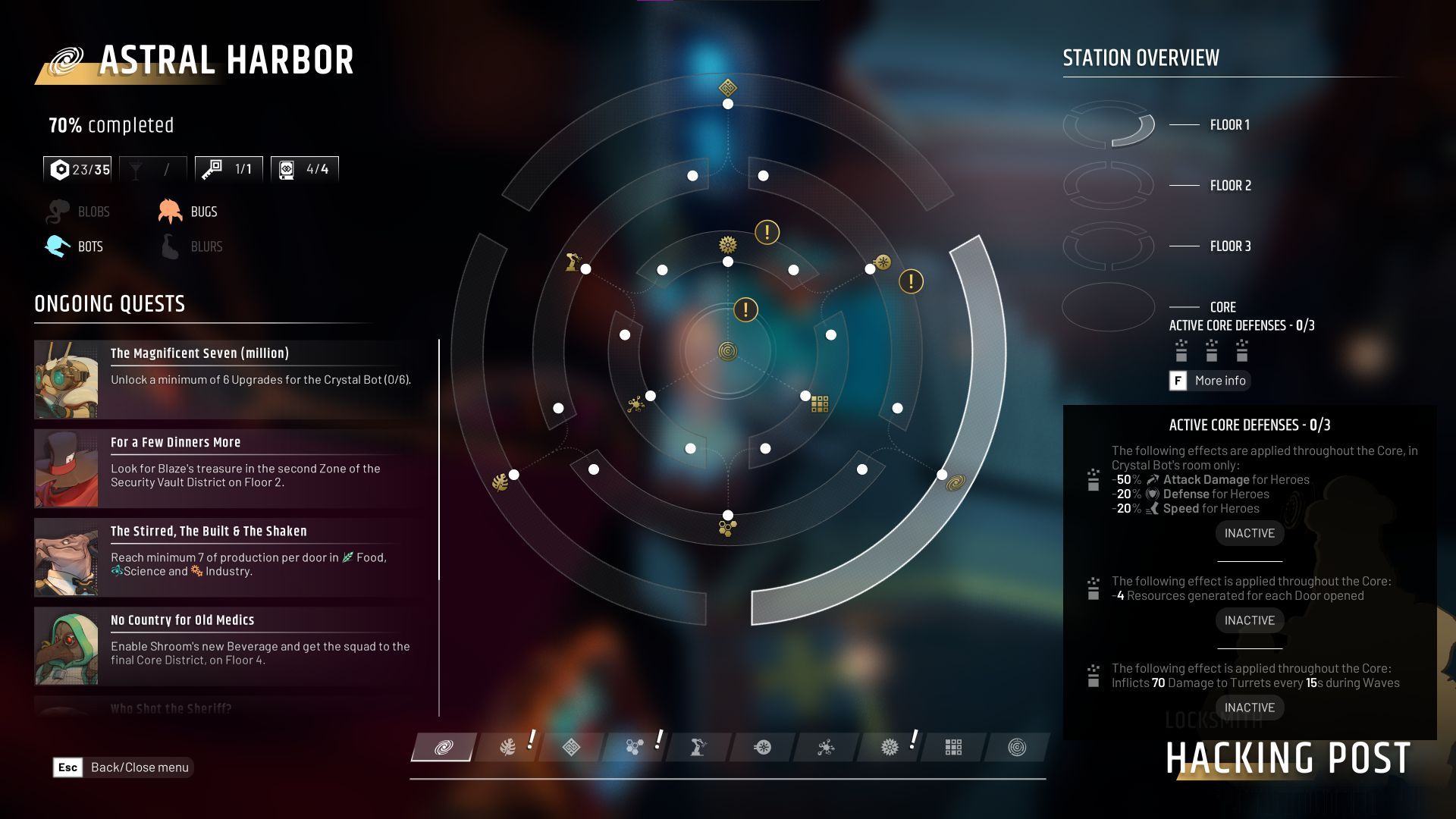
Task: Open the molecule network district tab
Action: click(x=826, y=748)
